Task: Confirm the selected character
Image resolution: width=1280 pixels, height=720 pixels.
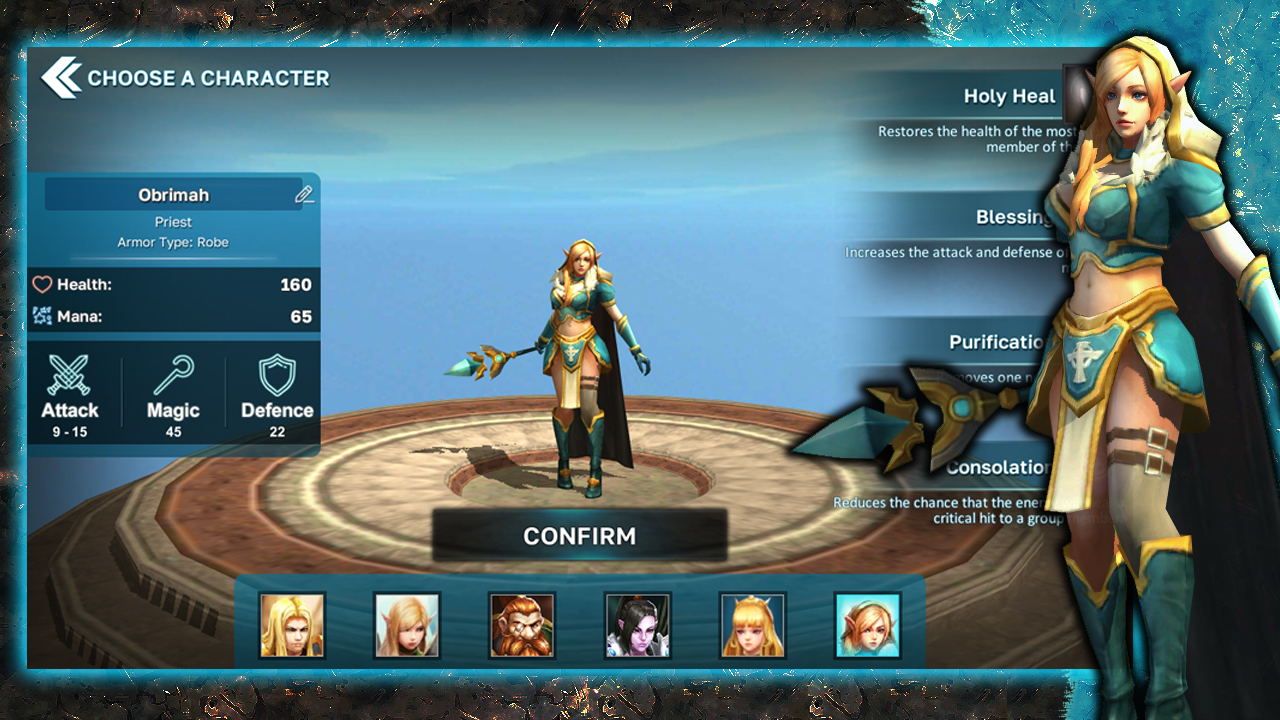Action: (579, 536)
